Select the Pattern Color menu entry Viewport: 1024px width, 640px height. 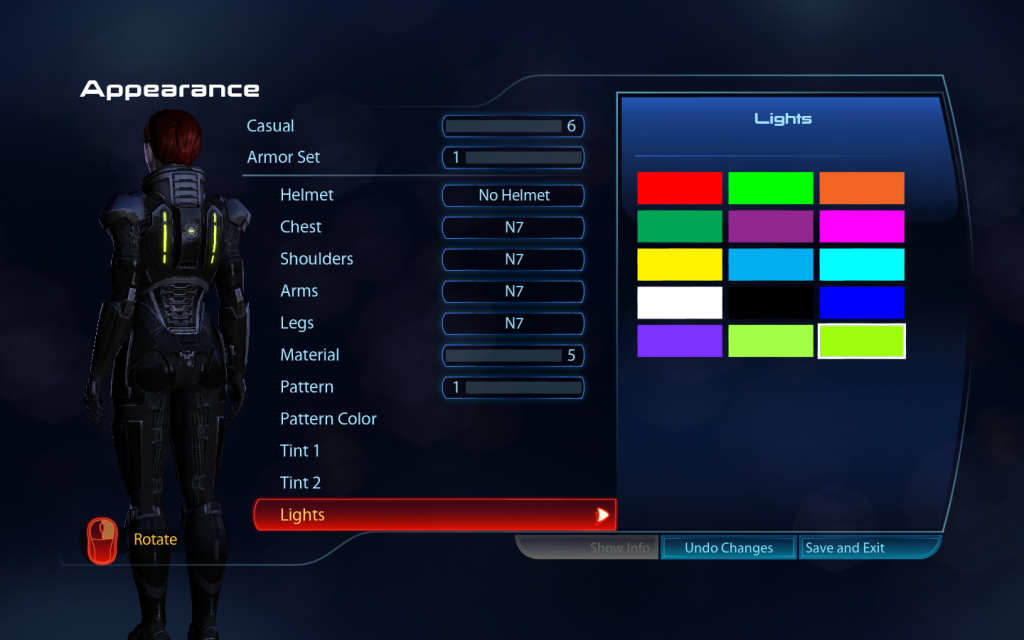point(328,419)
